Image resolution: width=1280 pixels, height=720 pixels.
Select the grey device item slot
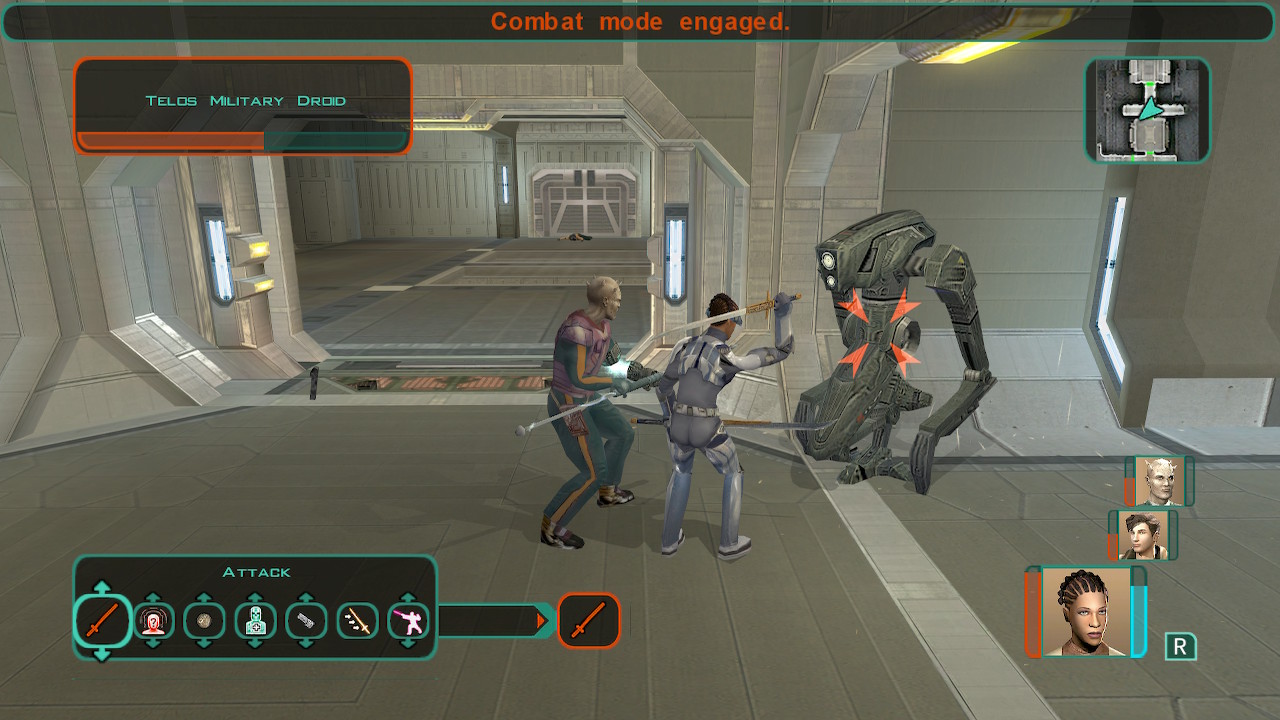[306, 621]
